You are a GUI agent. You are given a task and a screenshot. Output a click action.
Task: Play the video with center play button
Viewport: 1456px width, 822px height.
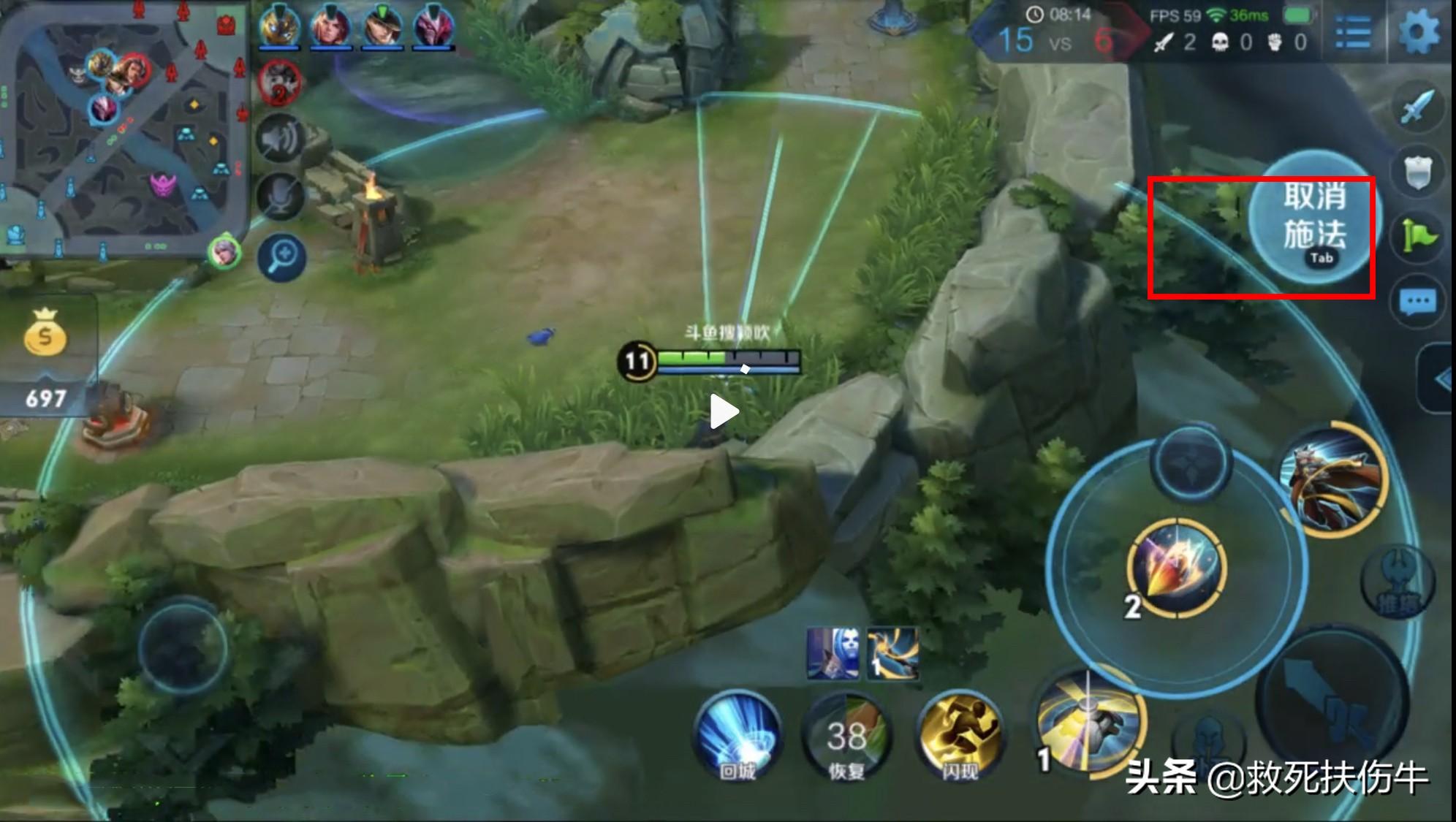tap(724, 412)
